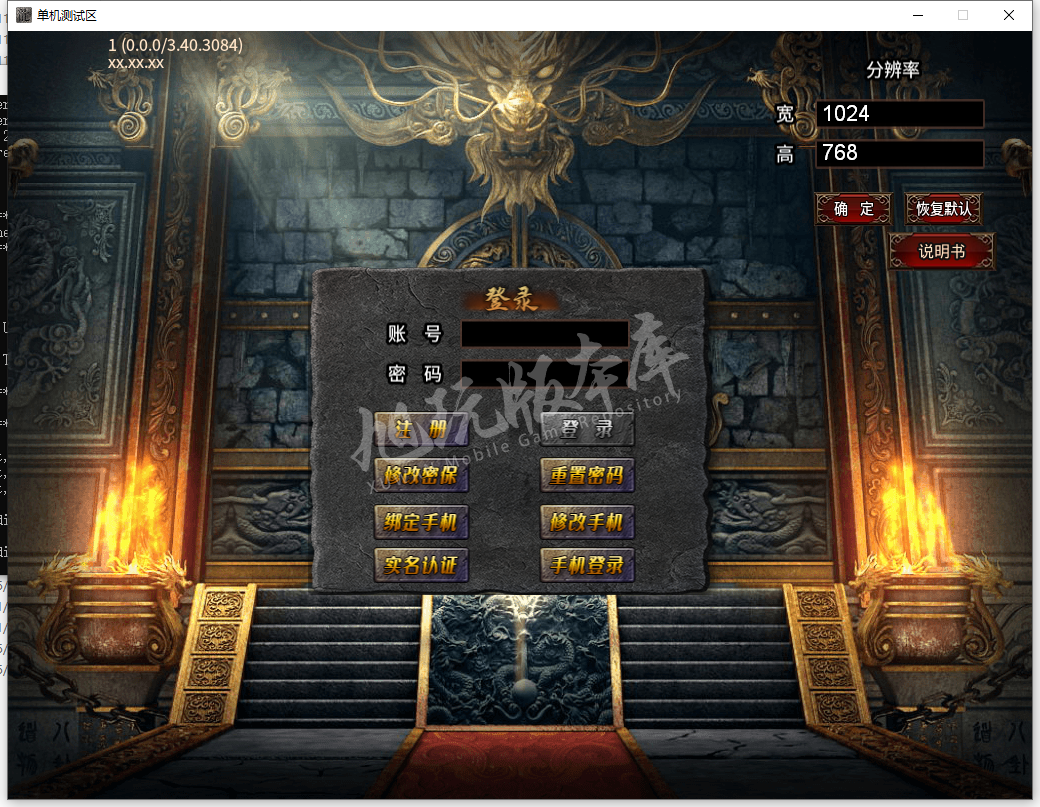Close the game window
Image resolution: width=1040 pixels, height=807 pixels.
click(x=1010, y=15)
